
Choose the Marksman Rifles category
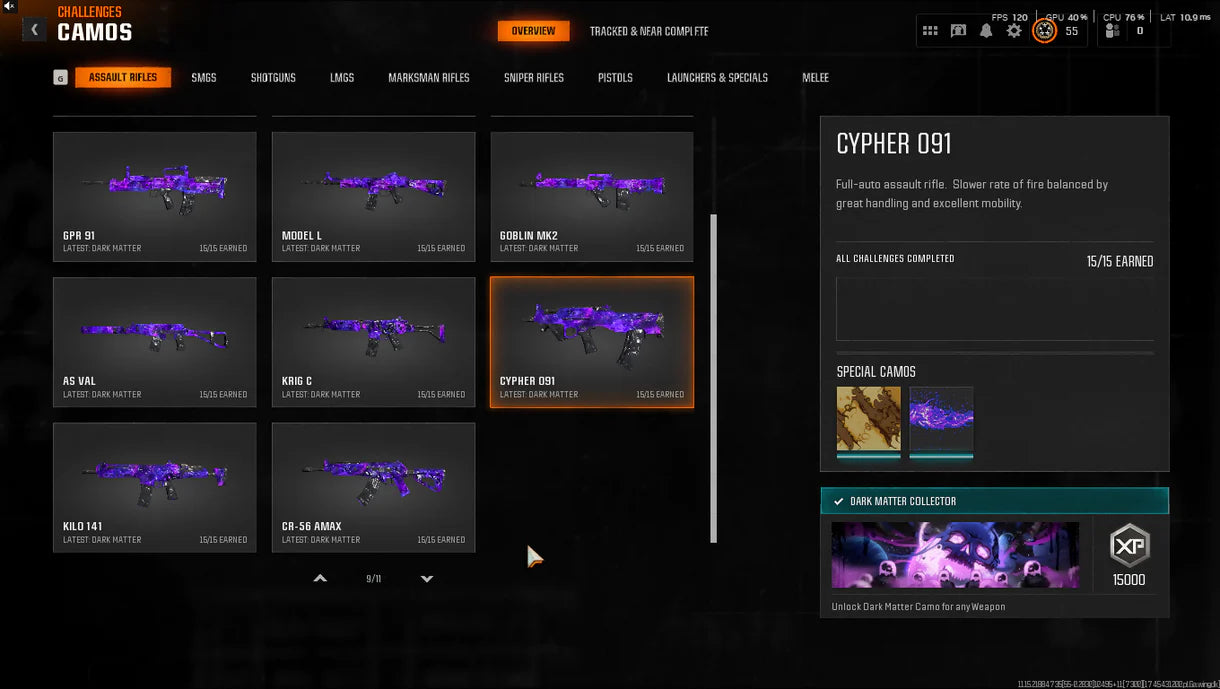428,77
